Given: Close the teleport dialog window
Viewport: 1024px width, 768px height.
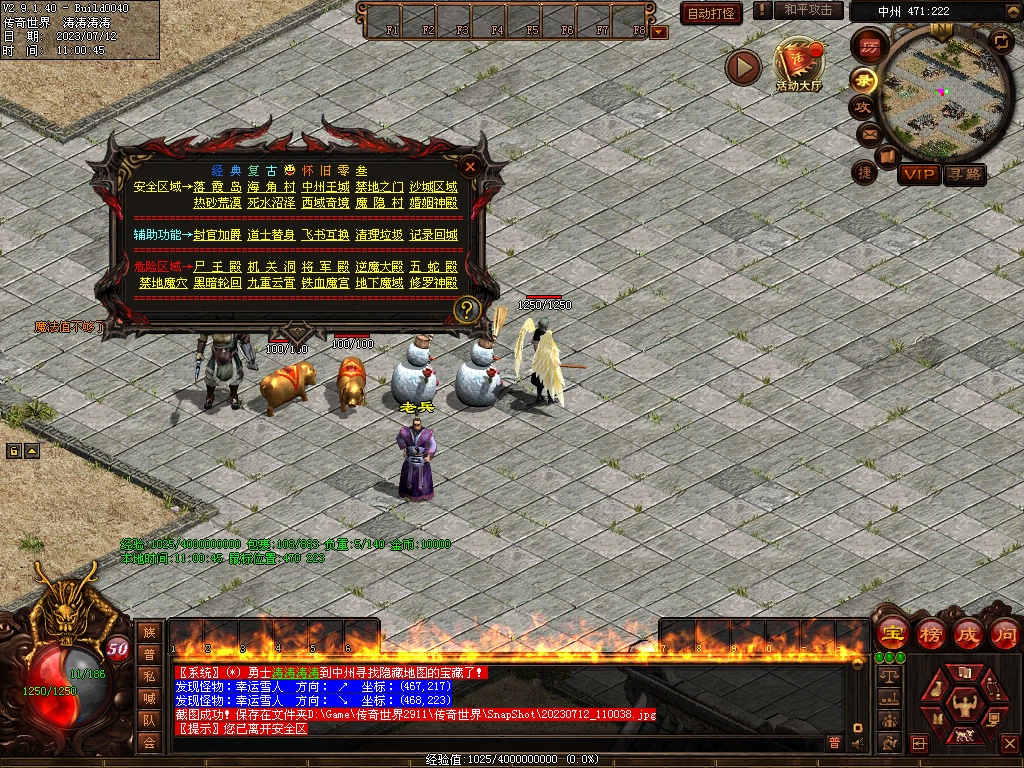Looking at the screenshot, I should coord(470,167).
